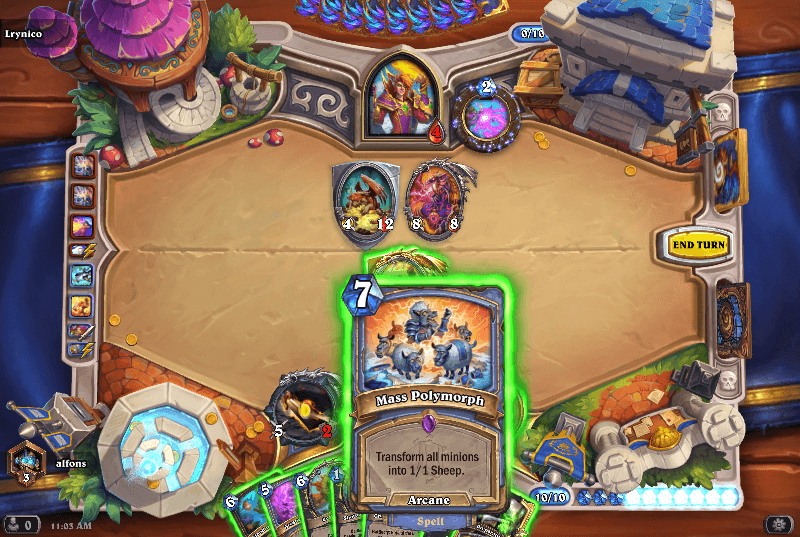This screenshot has width=800, height=537.
Task: Click the END TURN button
Action: (698, 244)
